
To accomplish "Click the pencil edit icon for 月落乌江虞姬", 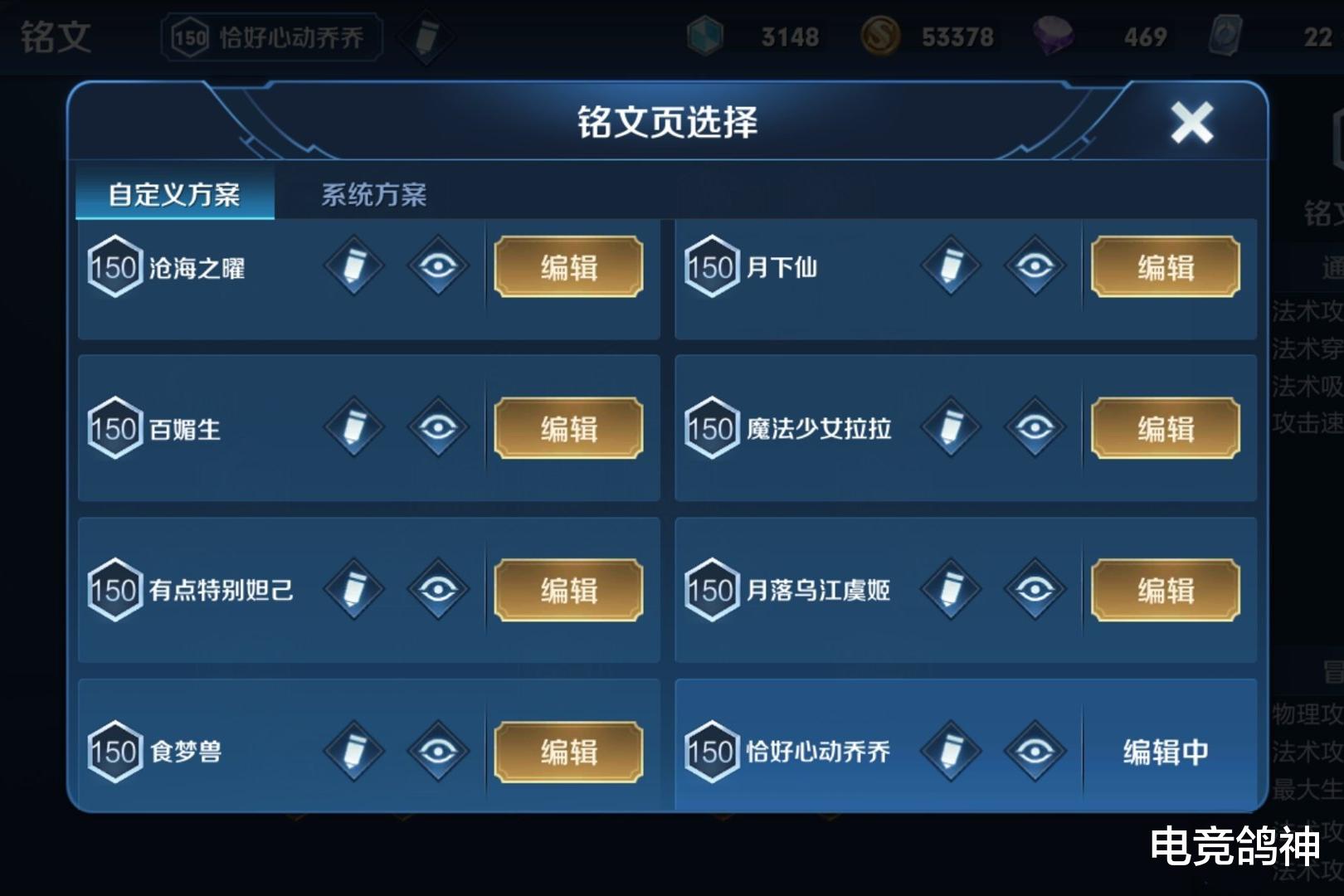I will (951, 591).
